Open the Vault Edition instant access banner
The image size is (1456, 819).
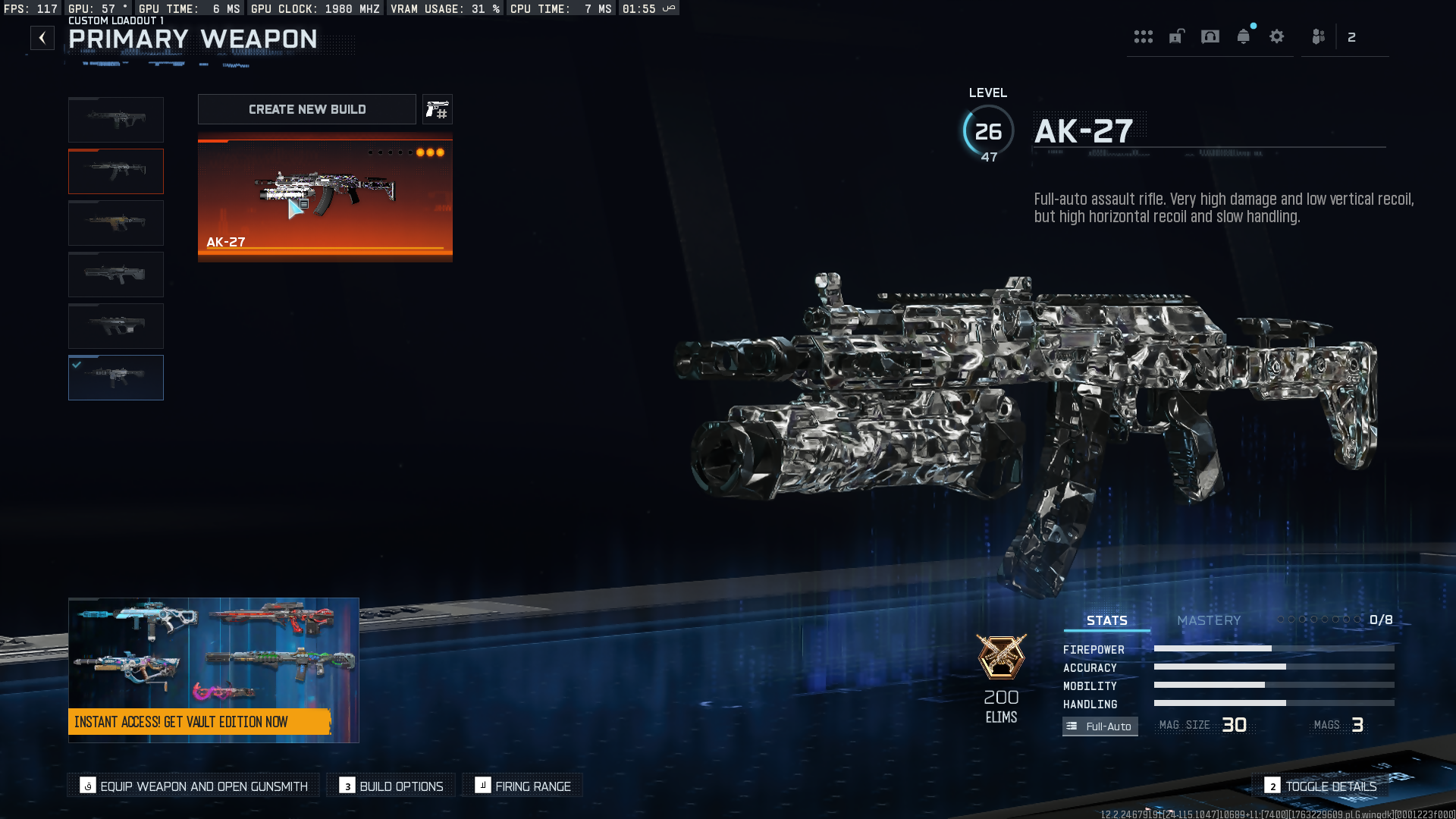point(213,670)
